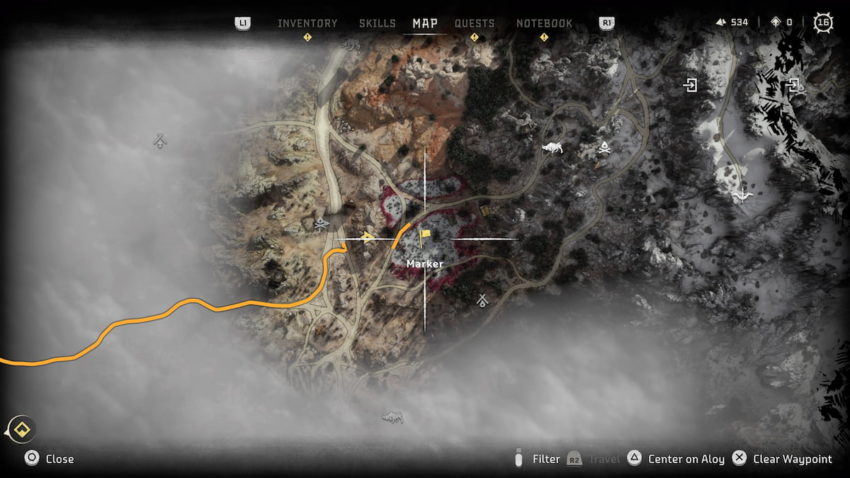Select the yellow flag Marker on map
Image resolution: width=850 pixels, height=478 pixels.
pos(425,237)
